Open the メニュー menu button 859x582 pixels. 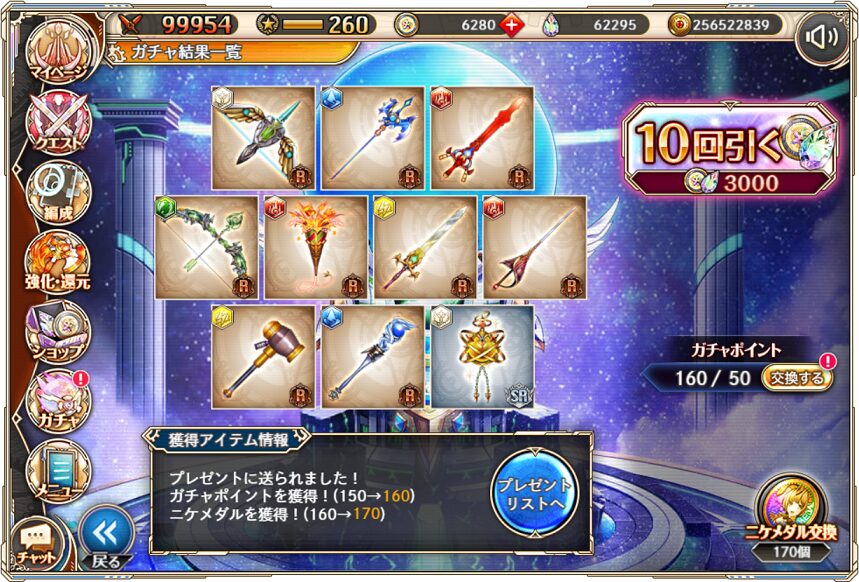tap(58, 468)
